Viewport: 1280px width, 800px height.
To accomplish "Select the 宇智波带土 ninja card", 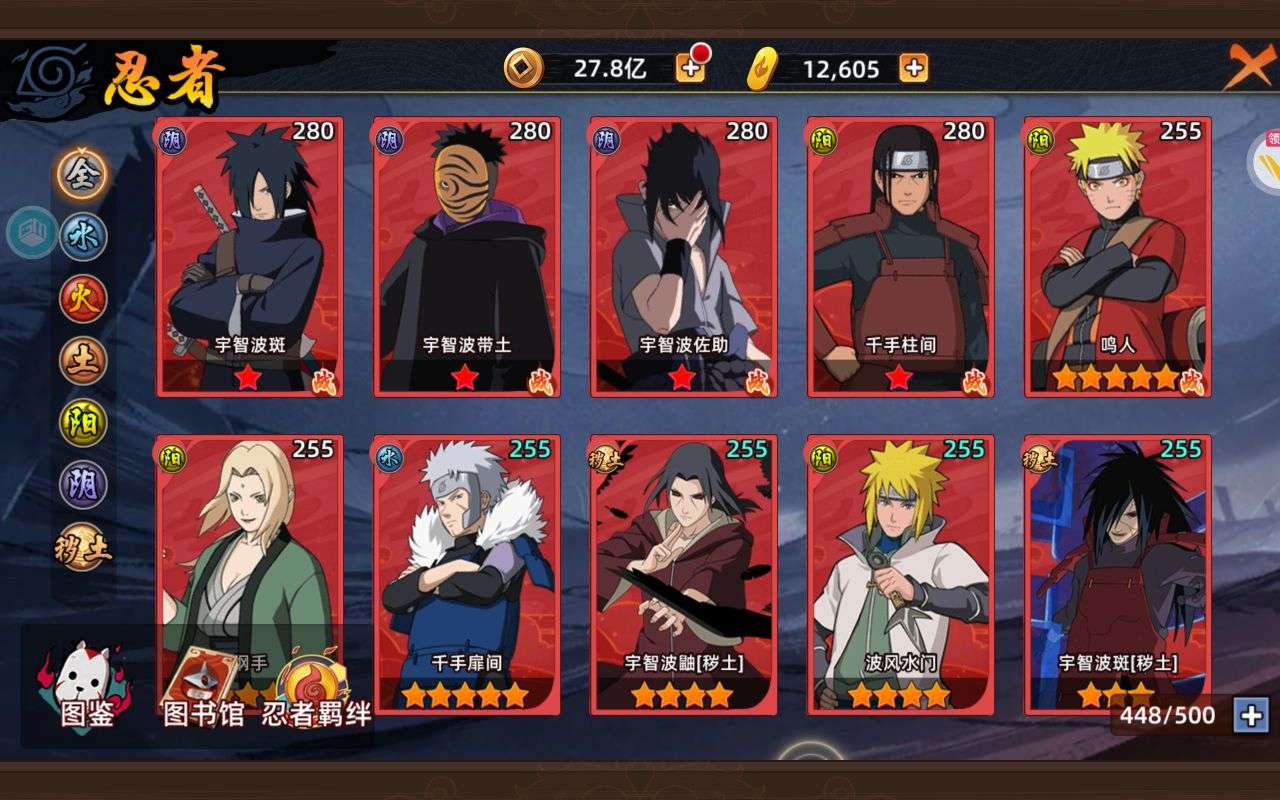I will (x=467, y=257).
